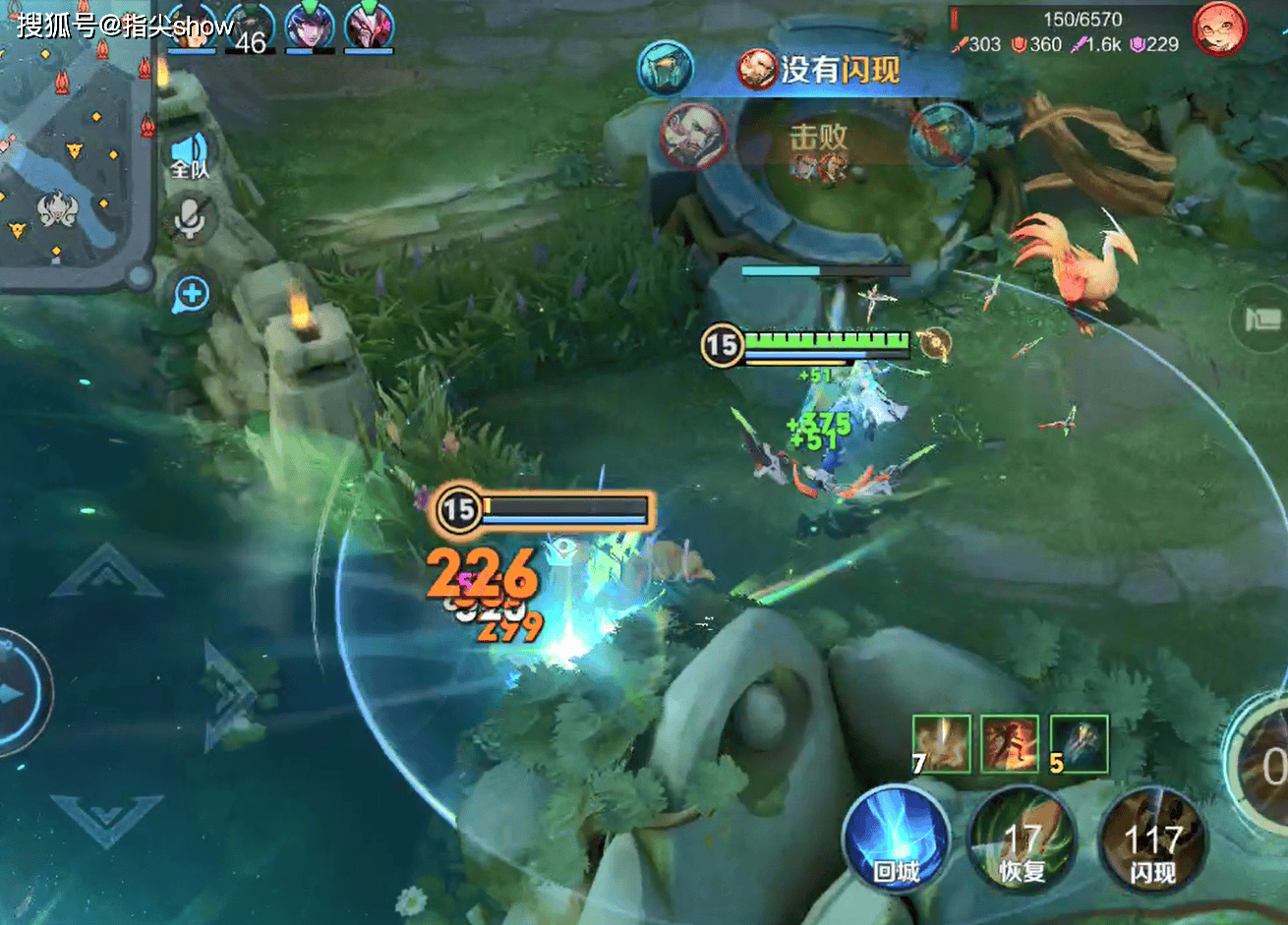Tap the equipment item with number 7
Screen dimensions: 1288x925
[941, 743]
